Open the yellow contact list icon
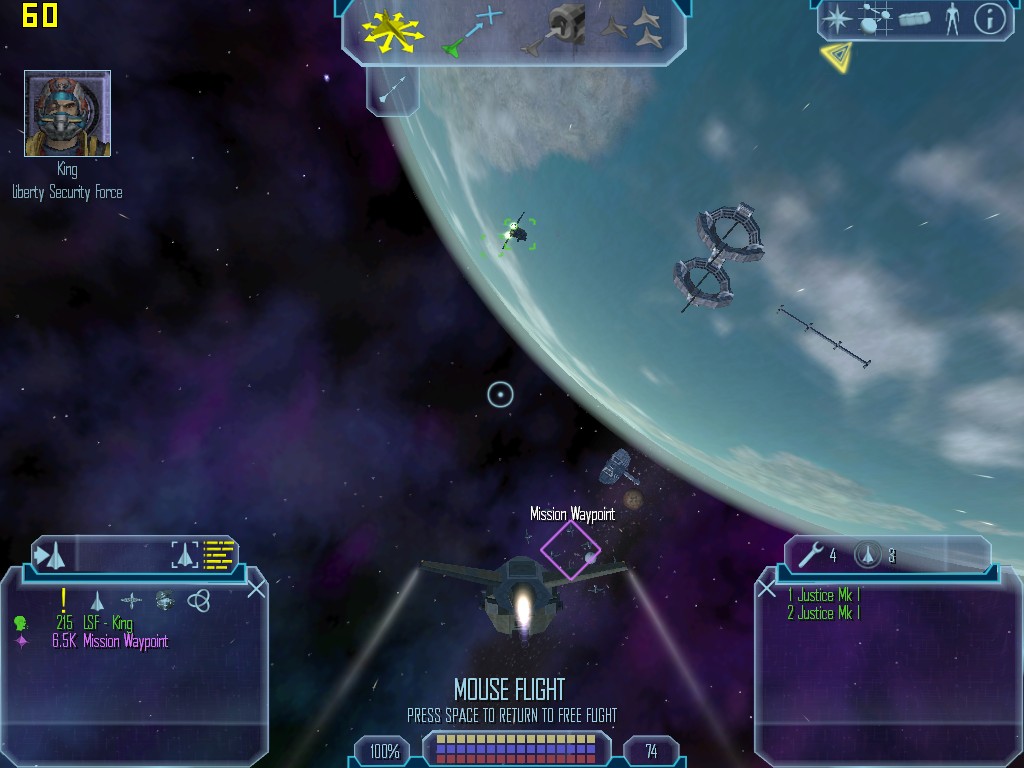Image resolution: width=1024 pixels, height=768 pixels. coord(218,554)
